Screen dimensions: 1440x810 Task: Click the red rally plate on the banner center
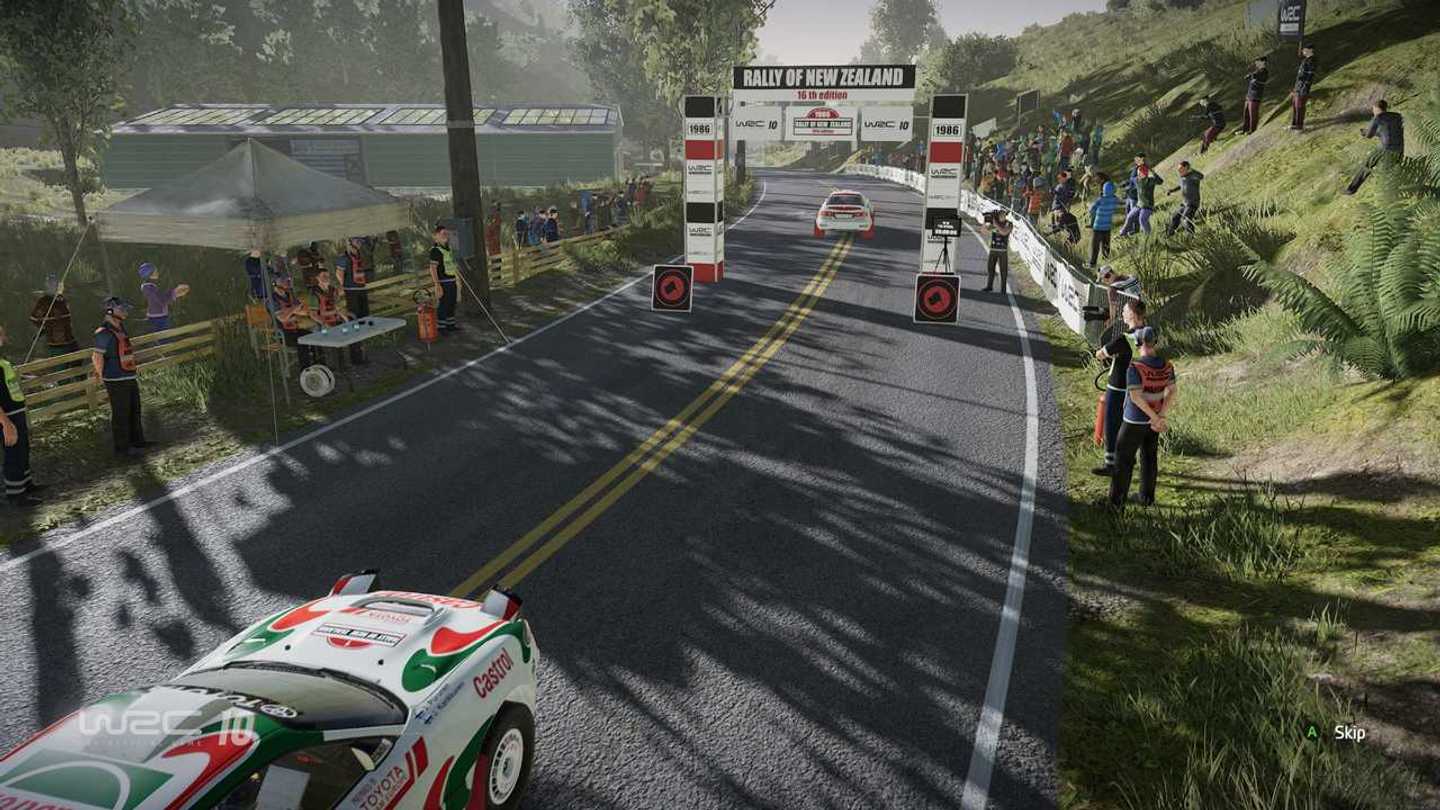tap(822, 122)
